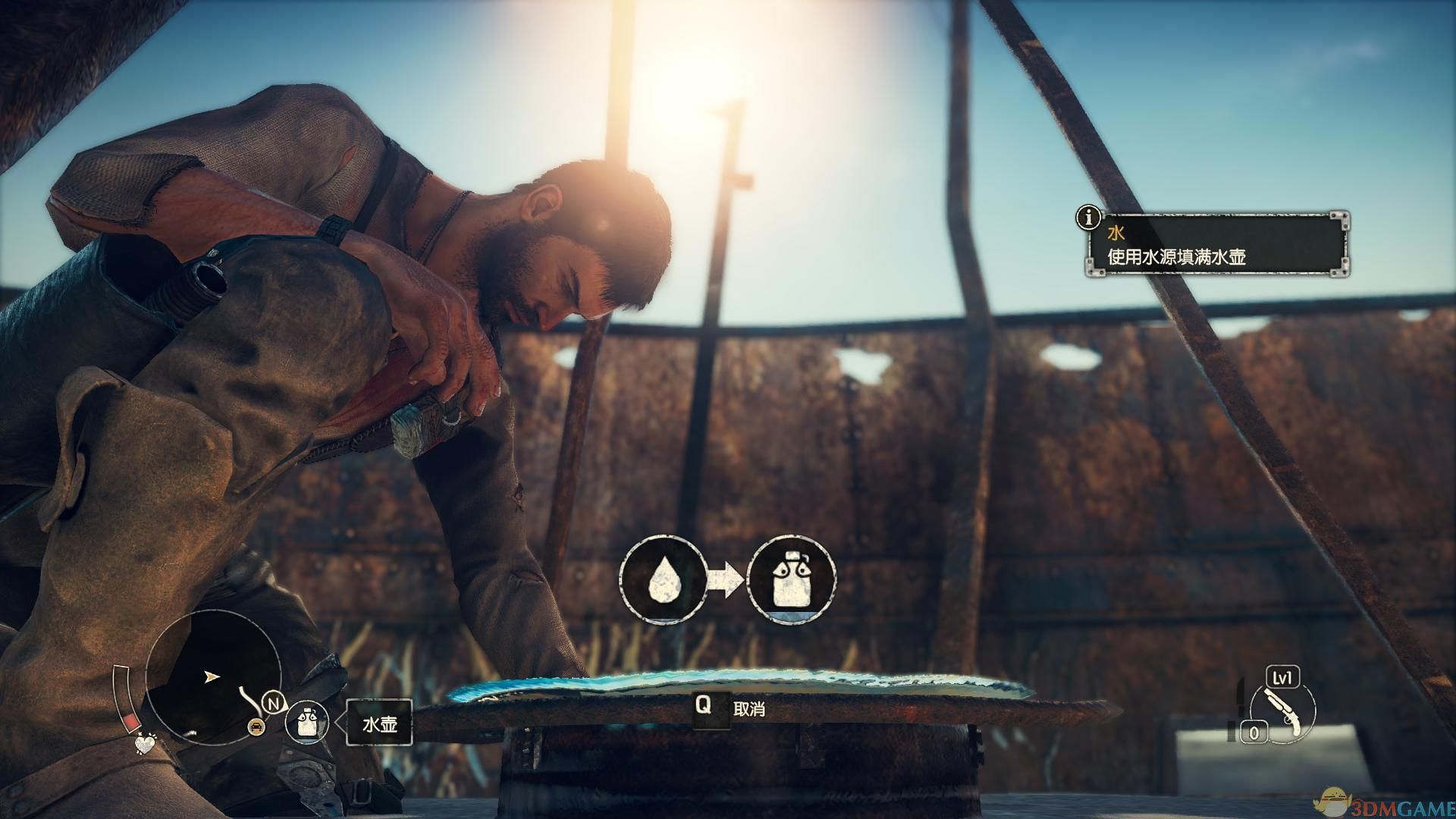
Task: Select the canteen icon beside the minimap
Action: 306,721
